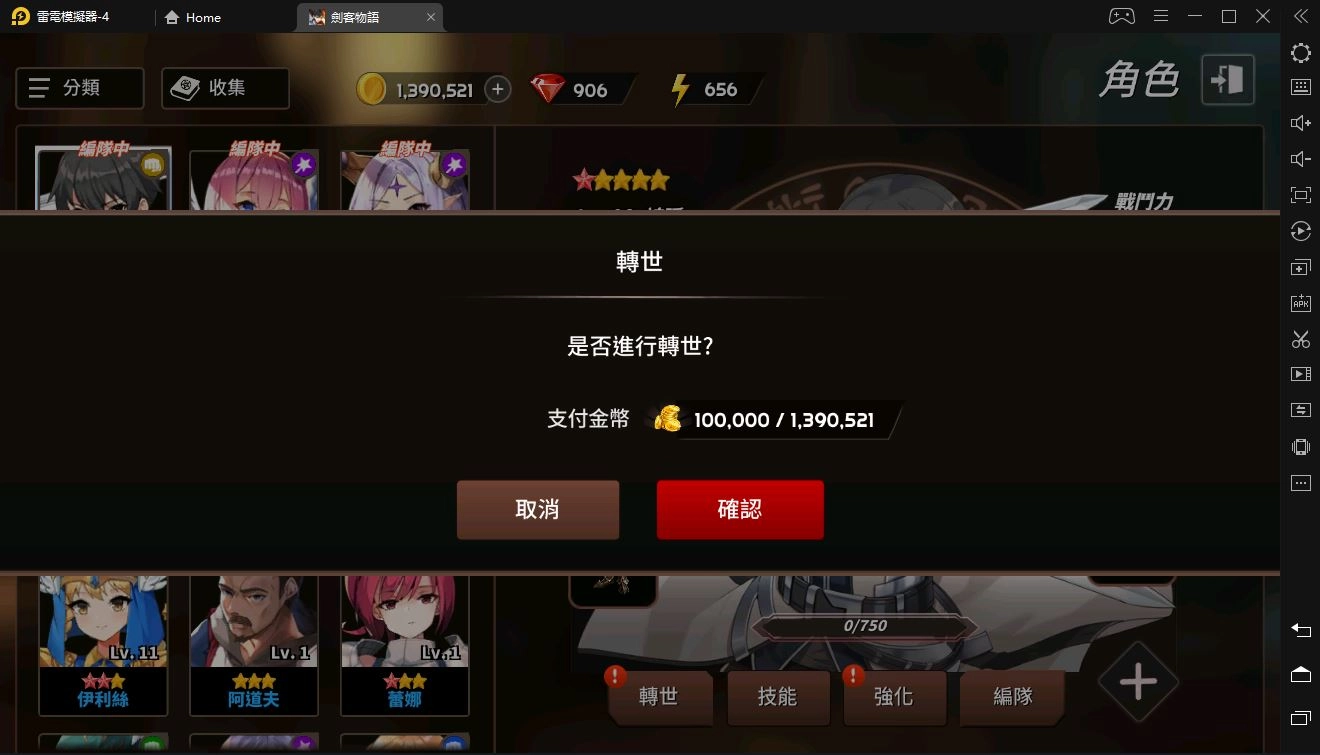Switch to the Home tab
The image size is (1320, 755).
coord(192,17)
